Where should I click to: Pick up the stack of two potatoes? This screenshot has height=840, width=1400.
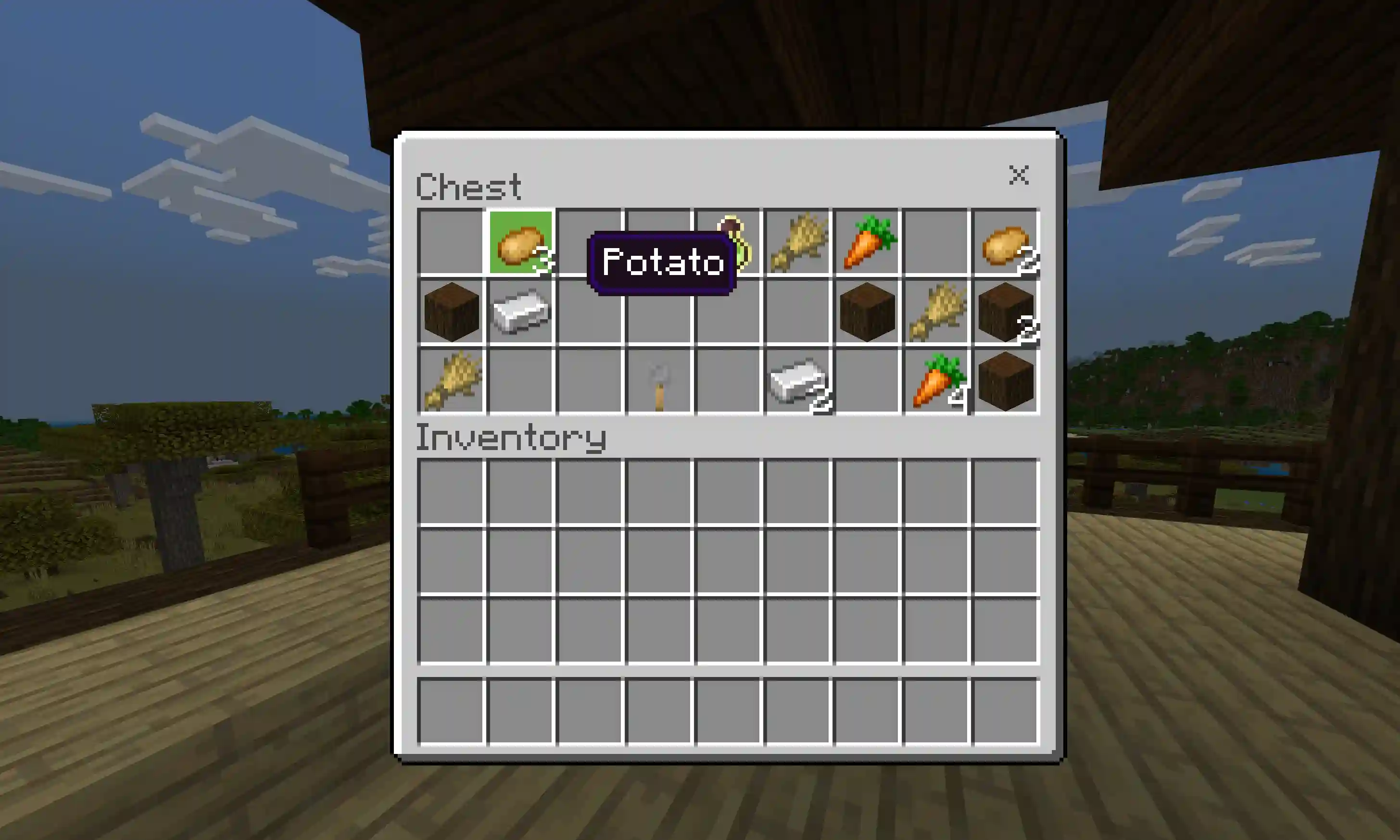click(x=1006, y=243)
